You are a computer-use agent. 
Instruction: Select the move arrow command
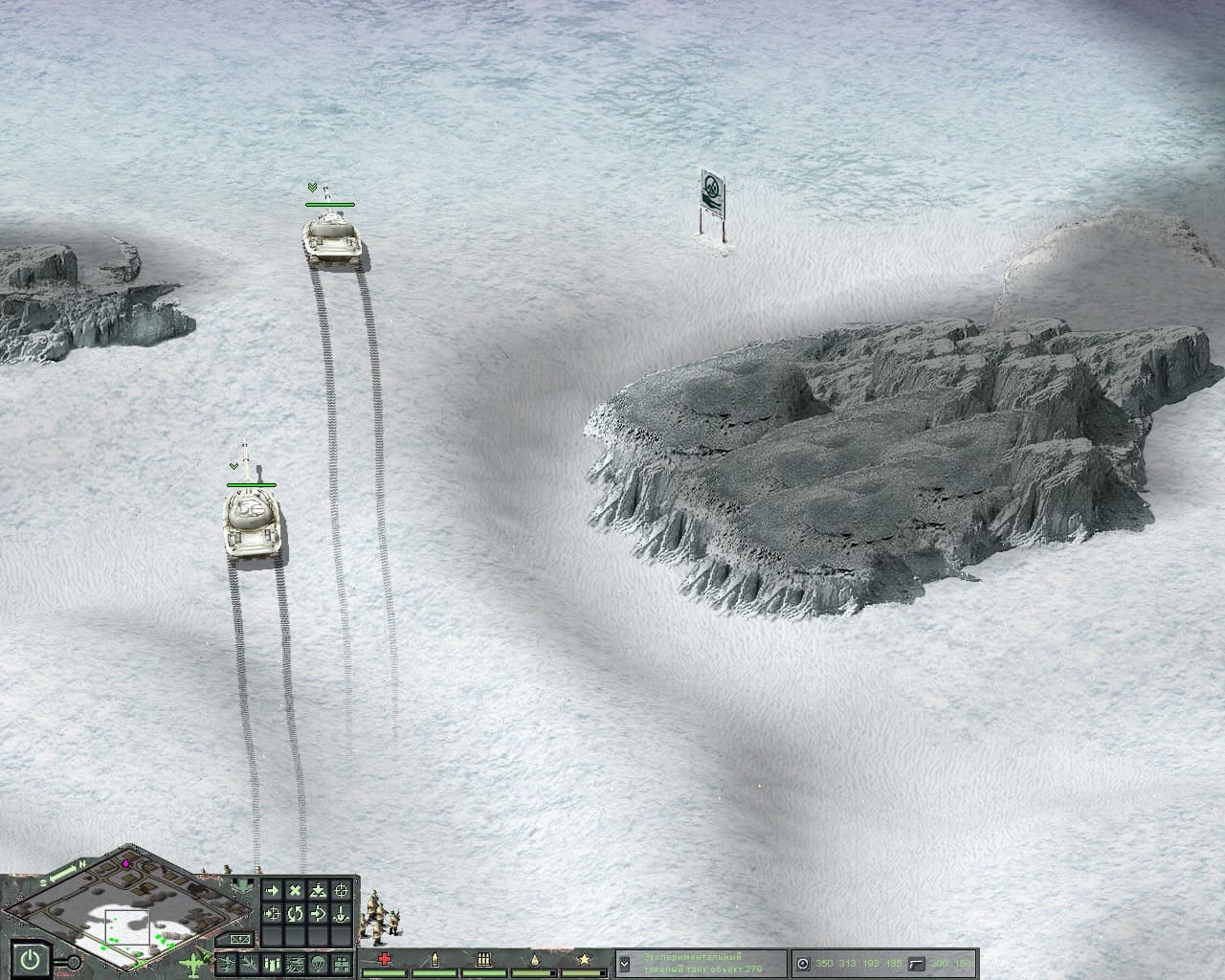[x=272, y=891]
